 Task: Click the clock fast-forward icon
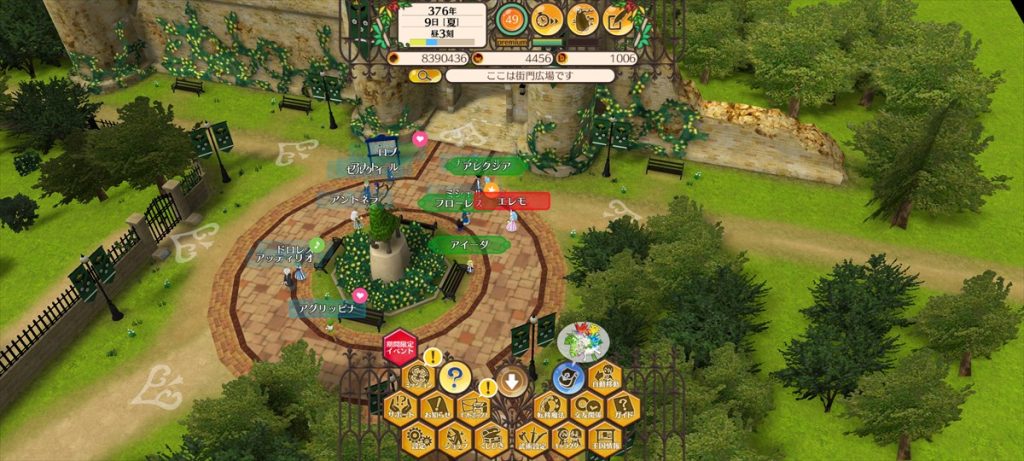coord(546,18)
